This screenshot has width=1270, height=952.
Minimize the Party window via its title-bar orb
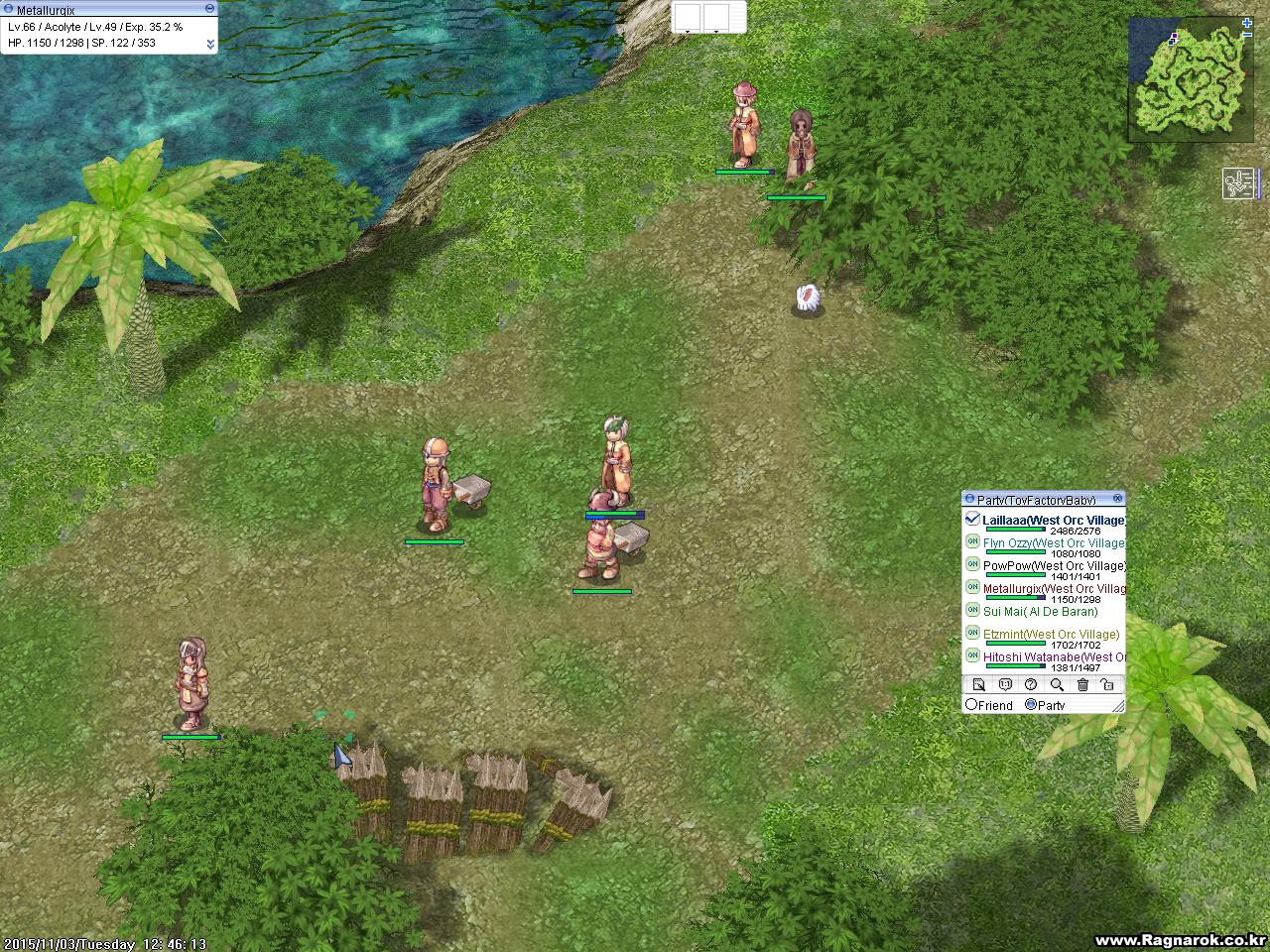coord(970,499)
